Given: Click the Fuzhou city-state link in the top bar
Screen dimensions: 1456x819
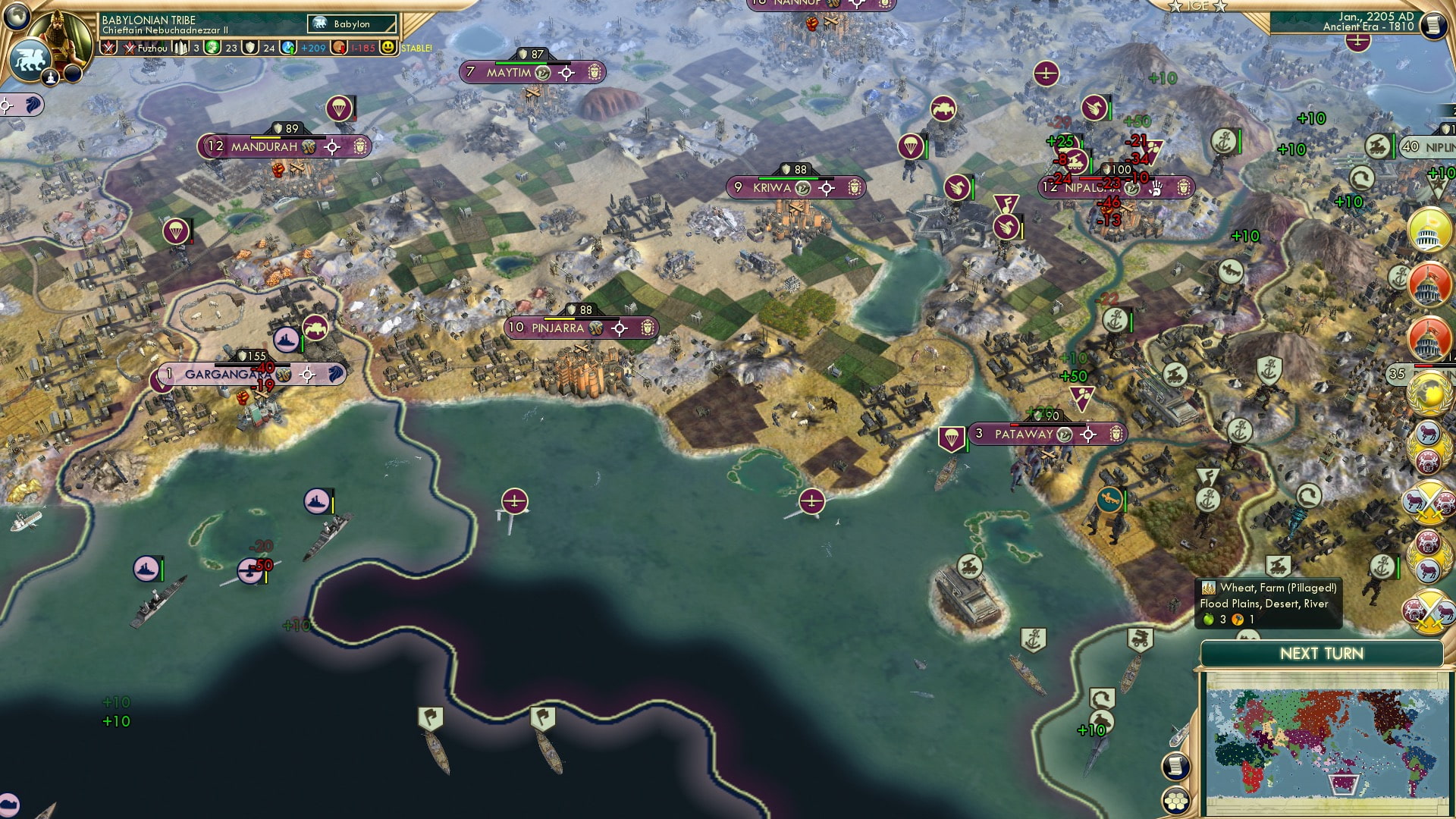Looking at the screenshot, I should pos(152,49).
